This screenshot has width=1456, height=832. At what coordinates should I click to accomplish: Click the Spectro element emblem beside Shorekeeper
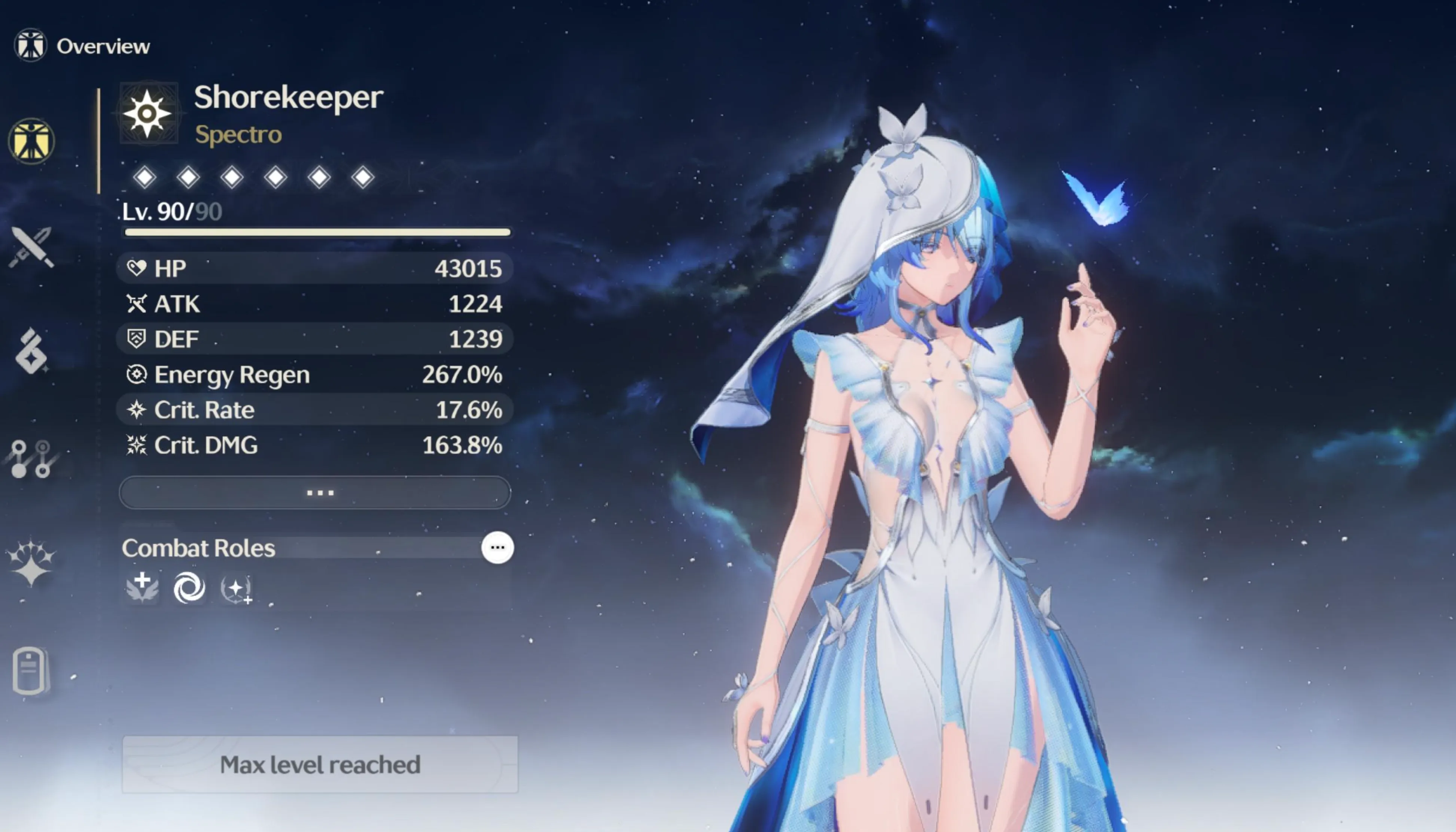[149, 113]
